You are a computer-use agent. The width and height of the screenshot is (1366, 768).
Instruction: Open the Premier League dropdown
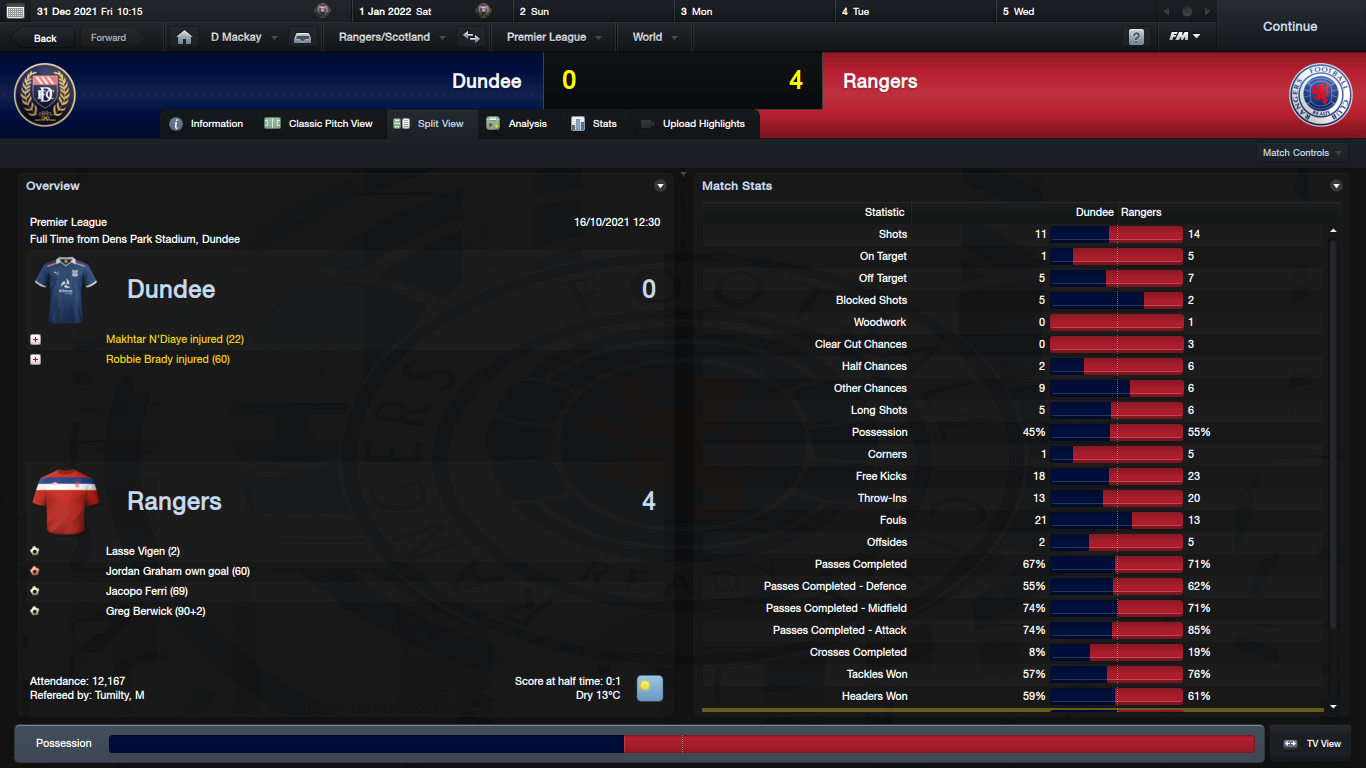tap(553, 37)
